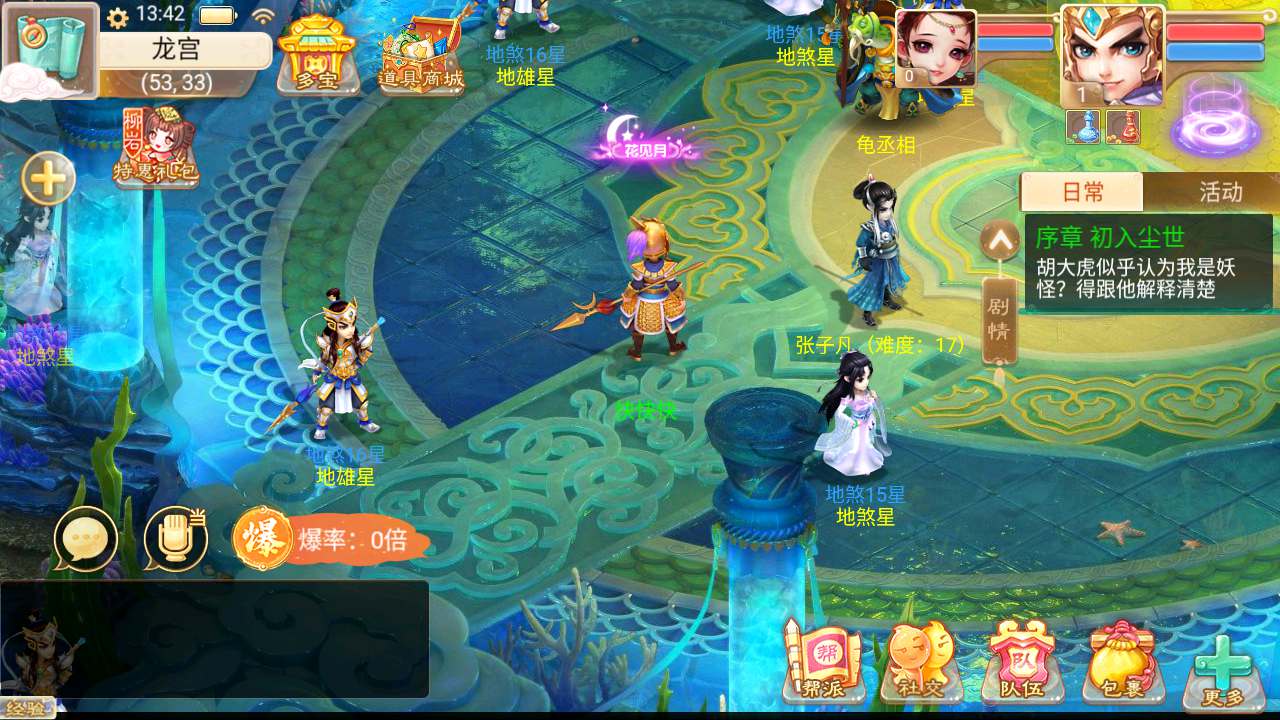The height and width of the screenshot is (720, 1280).
Task: Open the chat message box
Action: pos(215,639)
